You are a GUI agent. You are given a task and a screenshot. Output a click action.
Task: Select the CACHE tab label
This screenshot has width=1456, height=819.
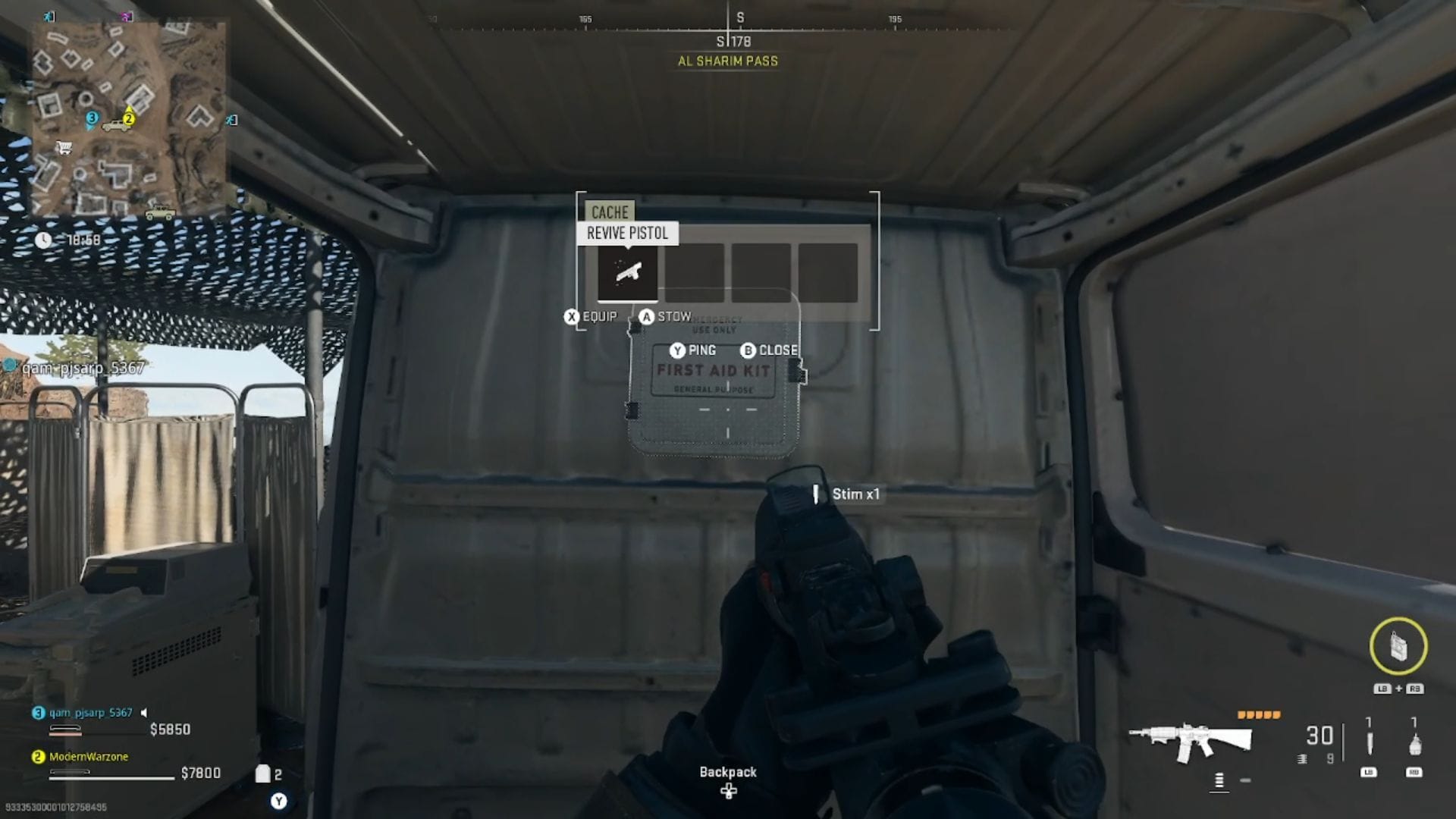point(609,212)
